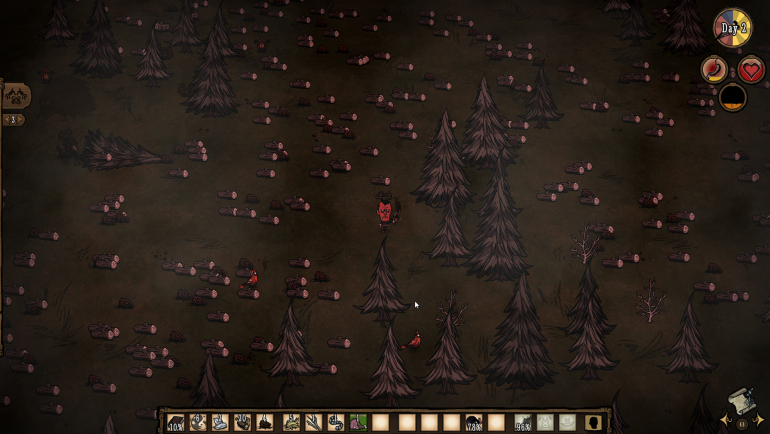Select the inventory item showing 78%
770x434 pixels.
474,423
